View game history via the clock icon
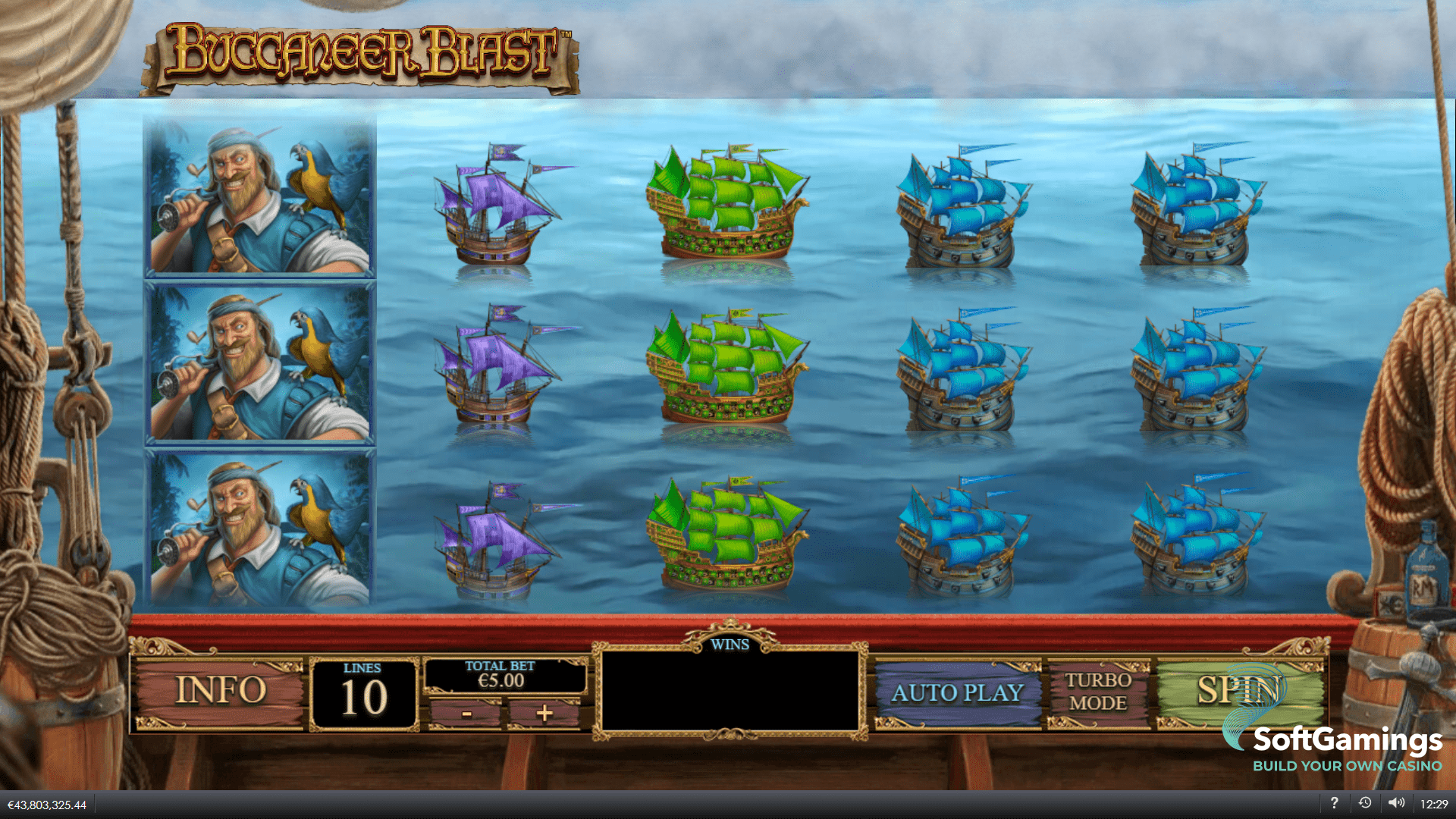The image size is (1456, 819). pyautogui.click(x=1367, y=802)
